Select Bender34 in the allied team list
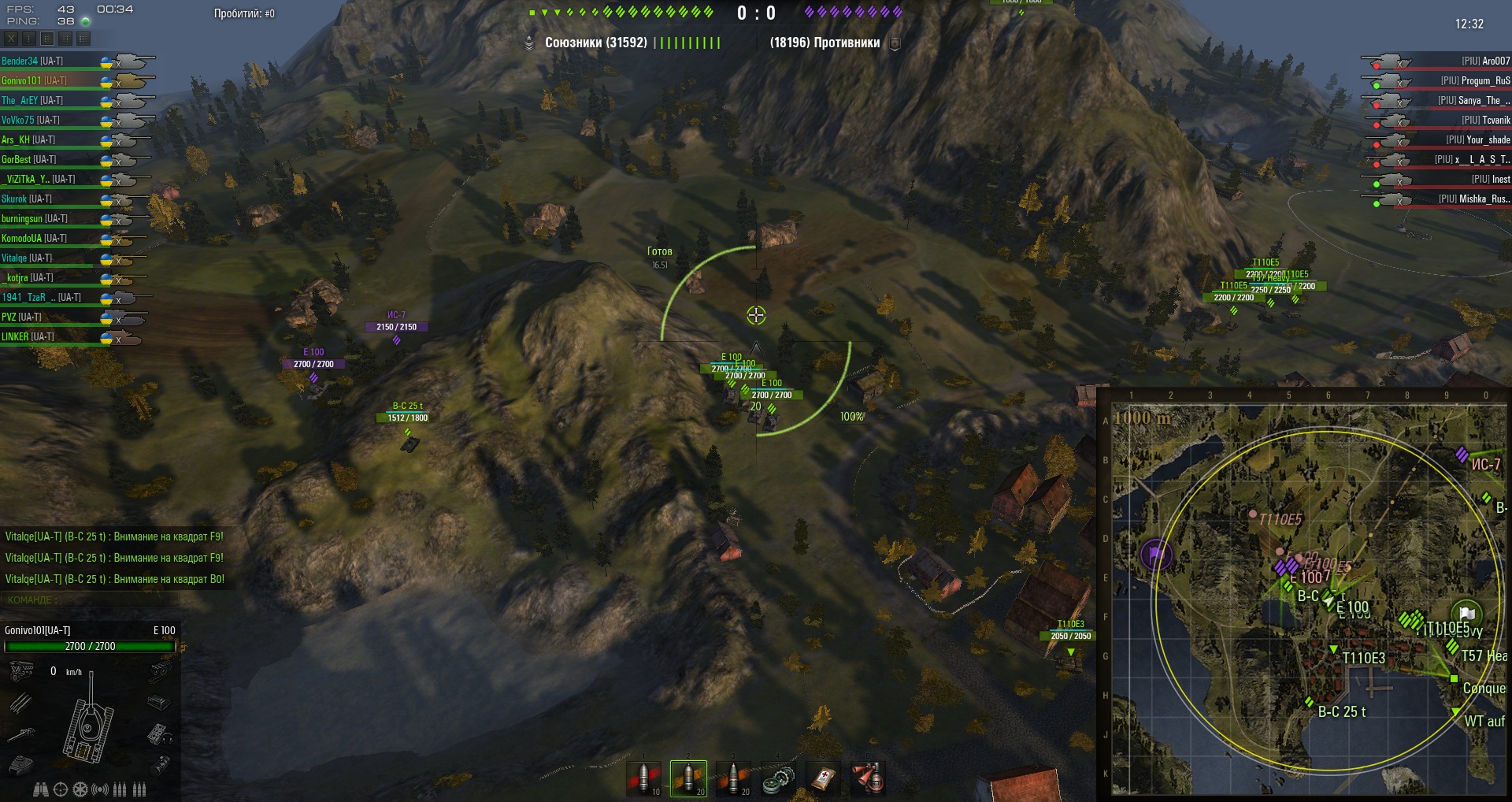This screenshot has width=1512, height=802. coord(31,61)
